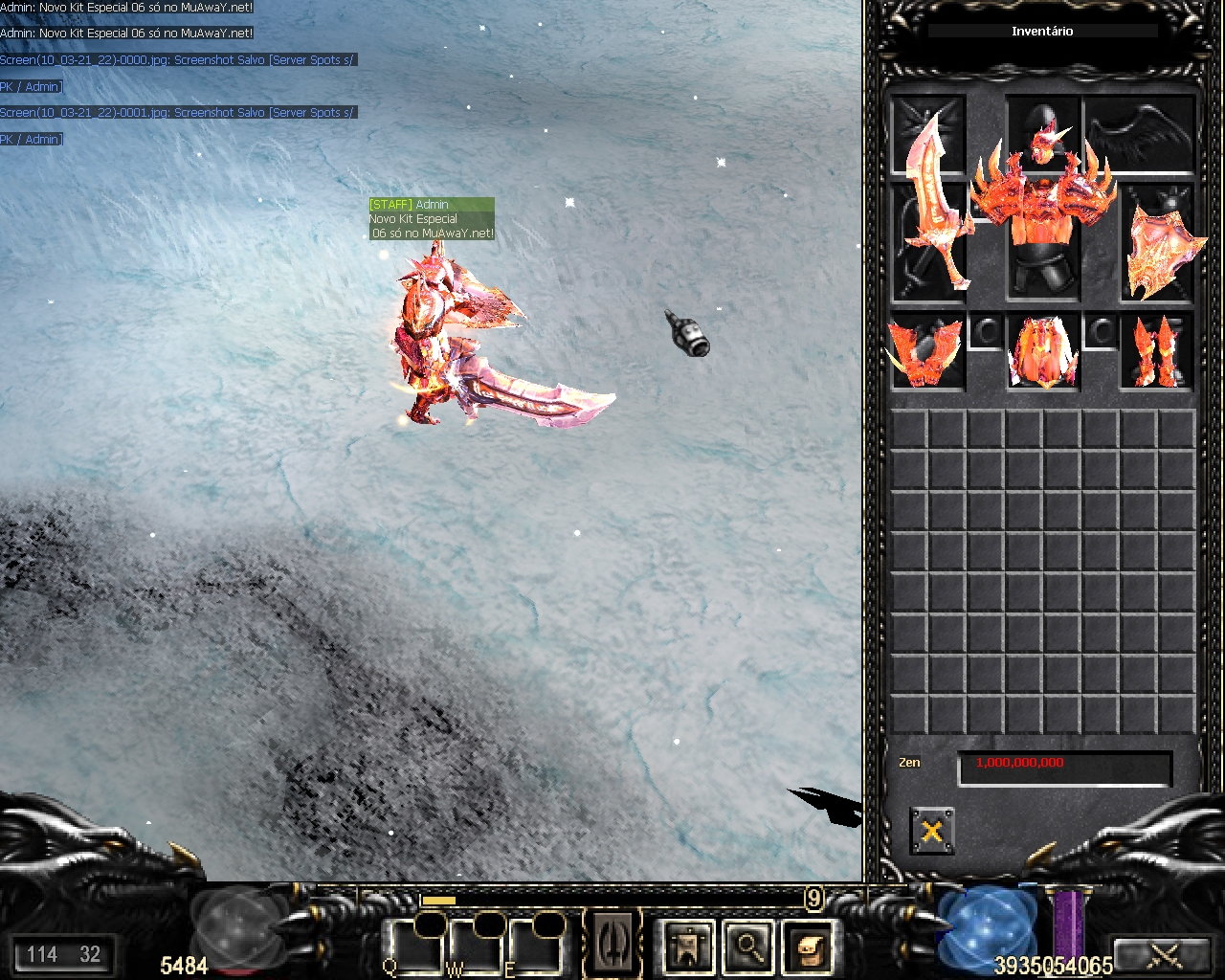
Task: Click the Zen amount field
Action: (x=1064, y=768)
